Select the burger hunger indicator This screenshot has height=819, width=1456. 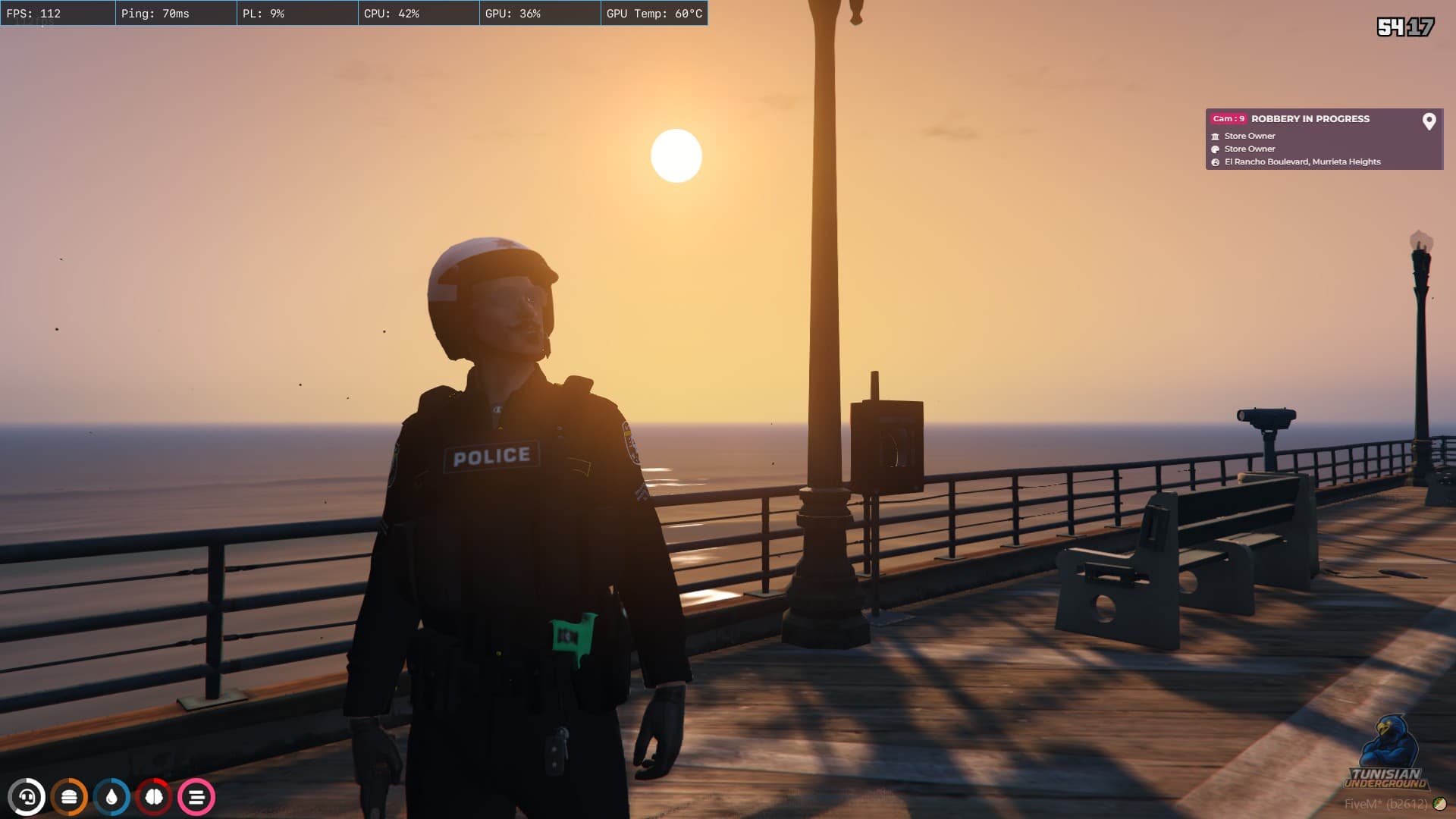click(x=69, y=797)
